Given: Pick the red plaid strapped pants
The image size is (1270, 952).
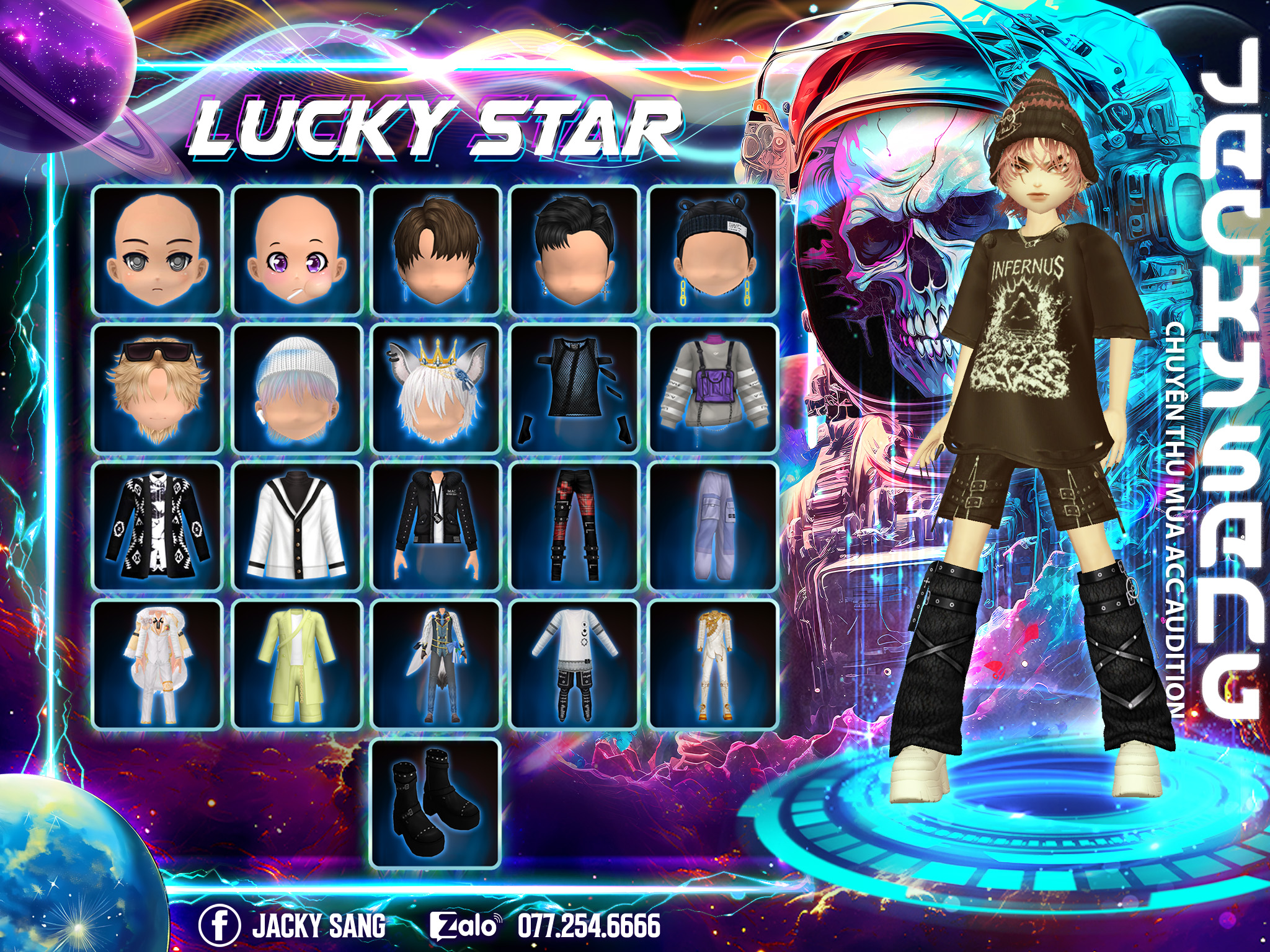Looking at the screenshot, I should [575, 527].
